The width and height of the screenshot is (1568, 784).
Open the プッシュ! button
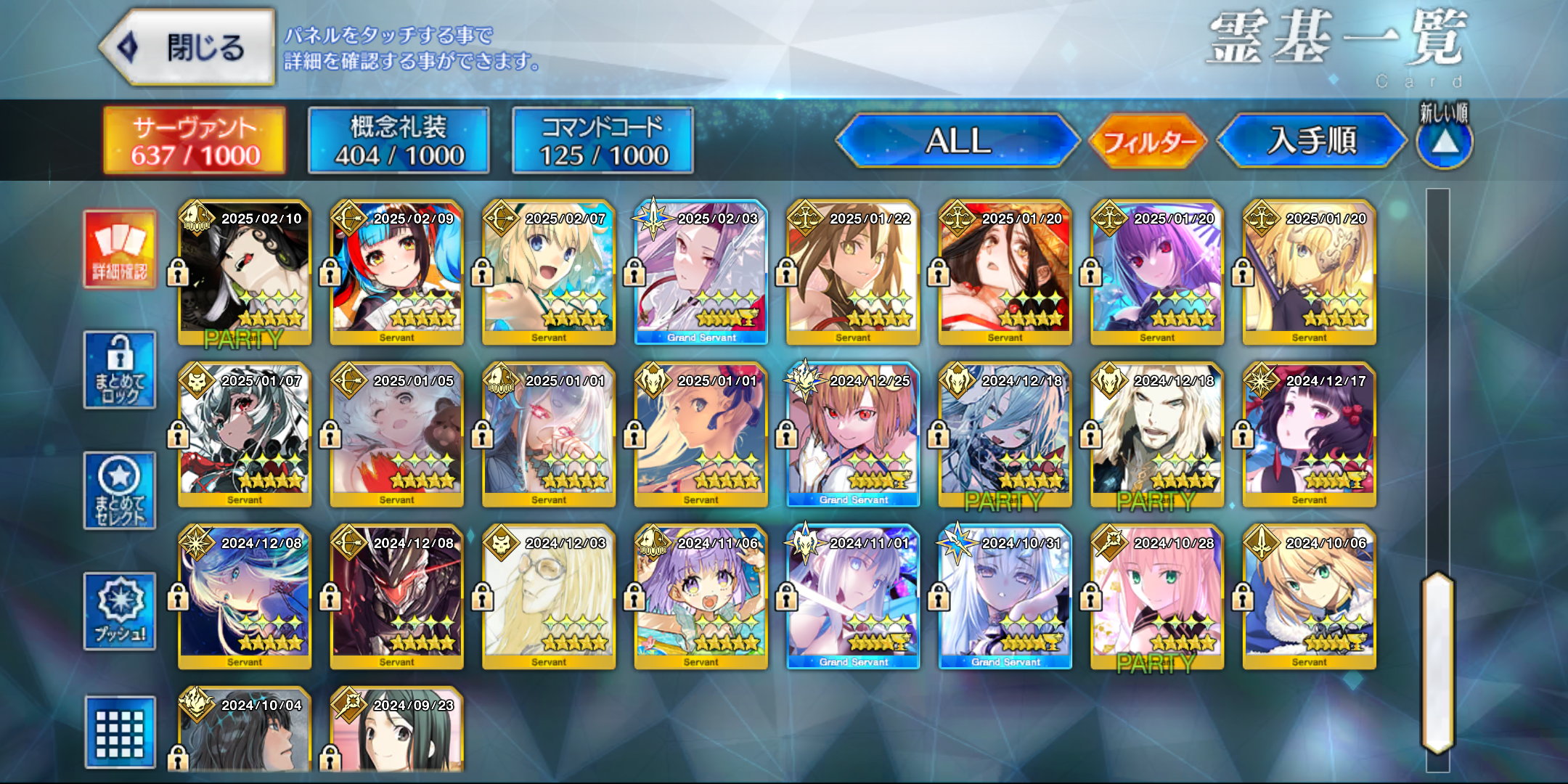coord(120,611)
